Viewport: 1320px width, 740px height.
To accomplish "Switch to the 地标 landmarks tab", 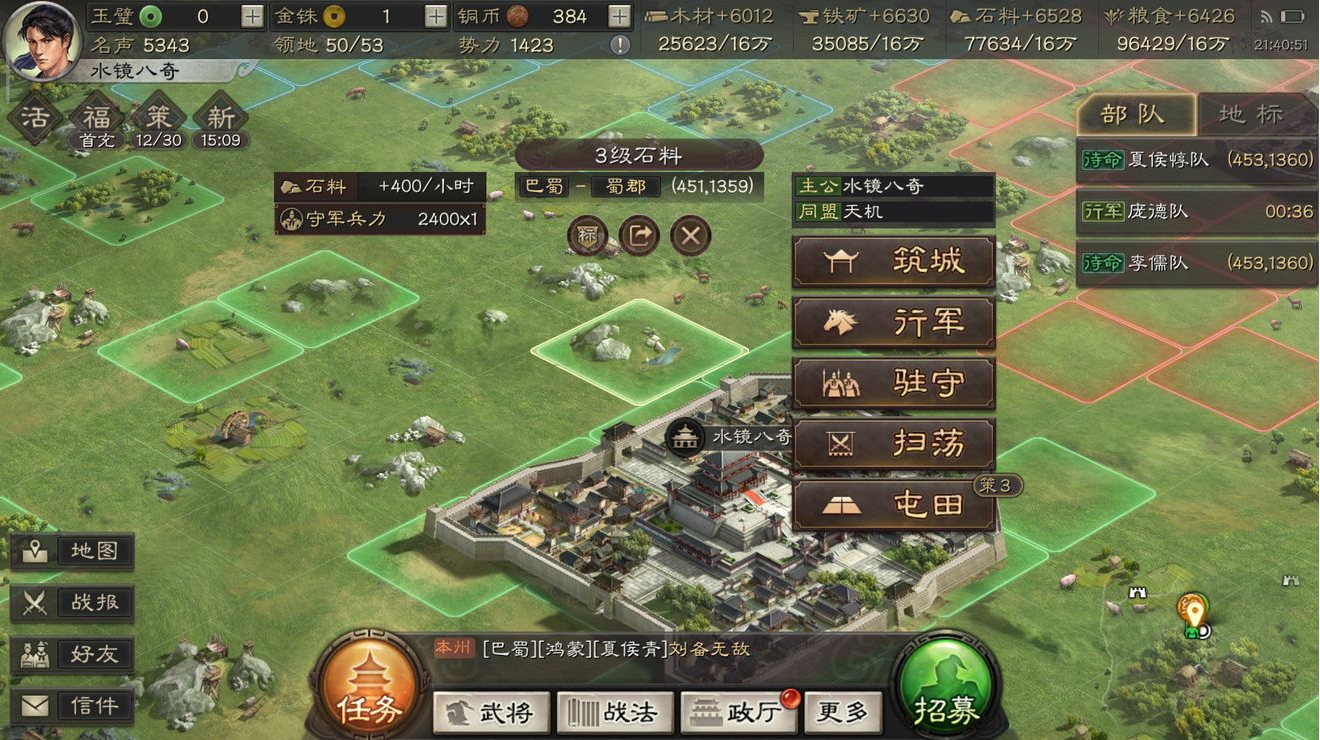I will click(x=1253, y=113).
